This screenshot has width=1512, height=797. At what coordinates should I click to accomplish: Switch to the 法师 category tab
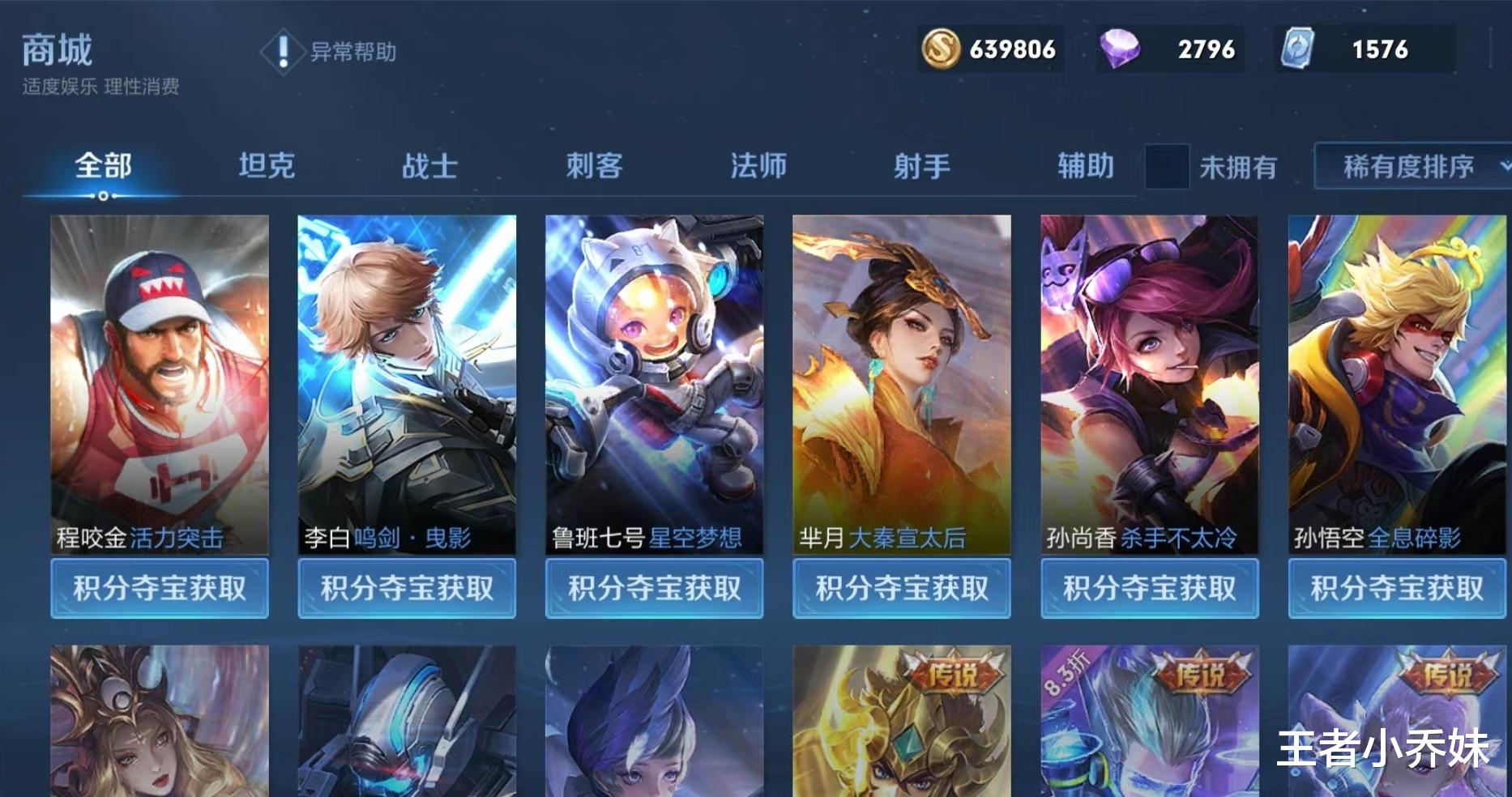[x=758, y=166]
